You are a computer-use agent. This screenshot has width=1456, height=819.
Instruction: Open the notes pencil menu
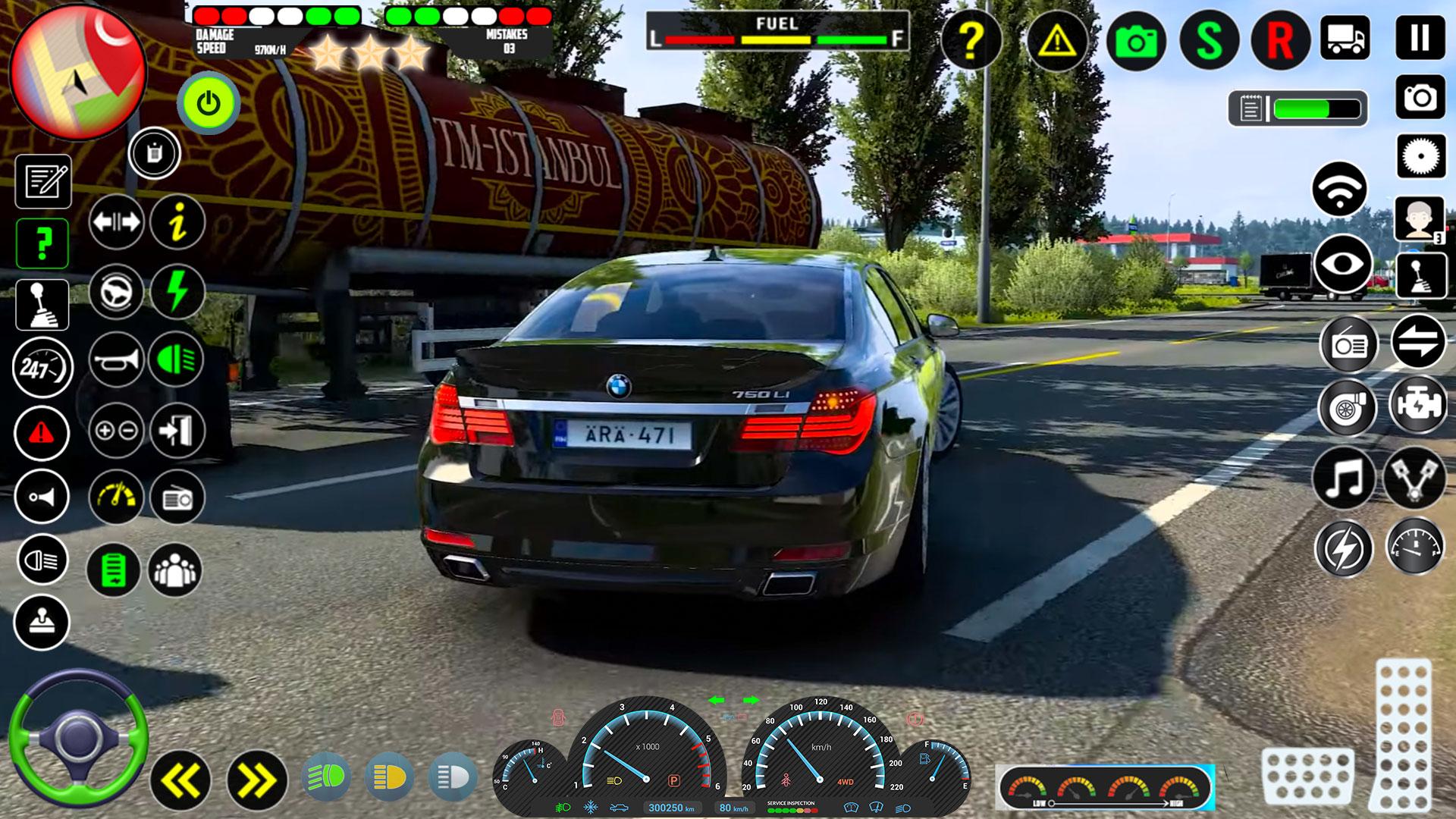(x=44, y=180)
